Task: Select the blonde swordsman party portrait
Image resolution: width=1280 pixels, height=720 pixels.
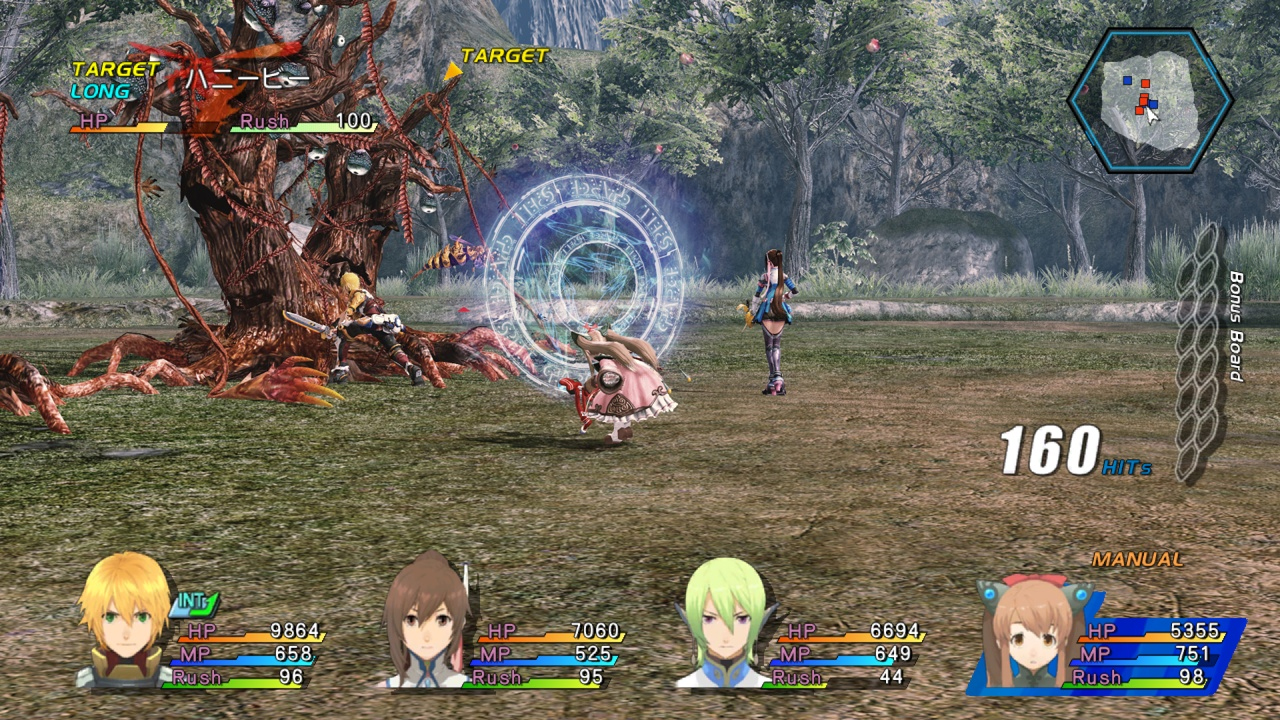Action: click(x=126, y=619)
